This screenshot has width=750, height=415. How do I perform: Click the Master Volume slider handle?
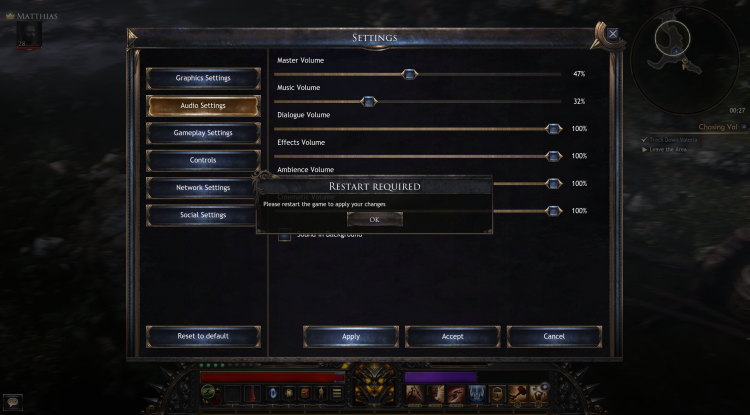coord(408,74)
